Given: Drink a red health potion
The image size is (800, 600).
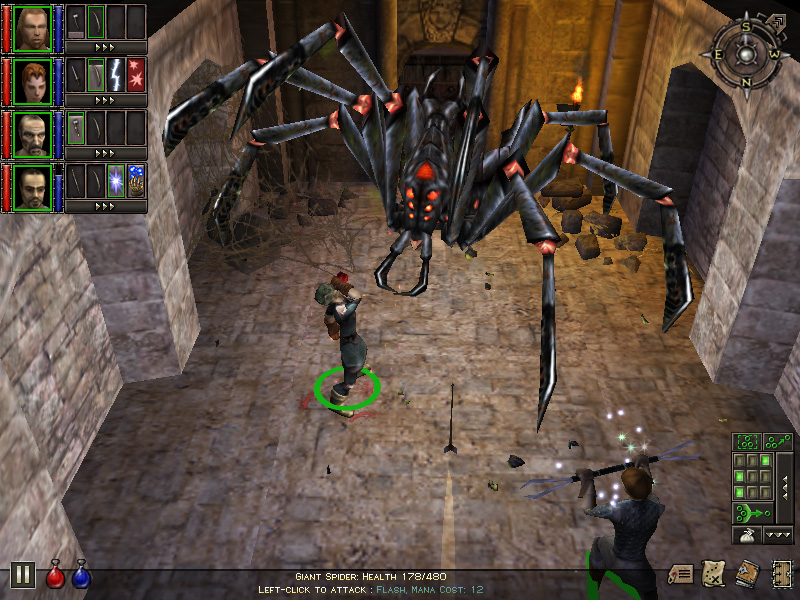Looking at the screenshot, I should pos(56,575).
